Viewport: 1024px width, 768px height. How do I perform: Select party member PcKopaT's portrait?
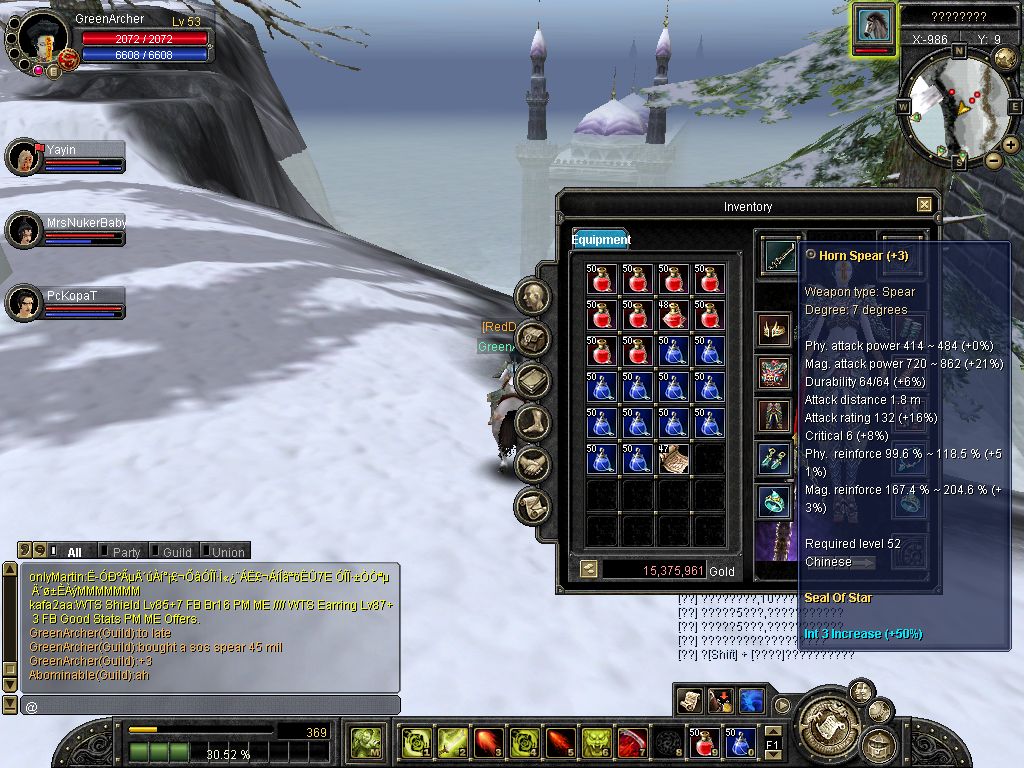point(23,303)
